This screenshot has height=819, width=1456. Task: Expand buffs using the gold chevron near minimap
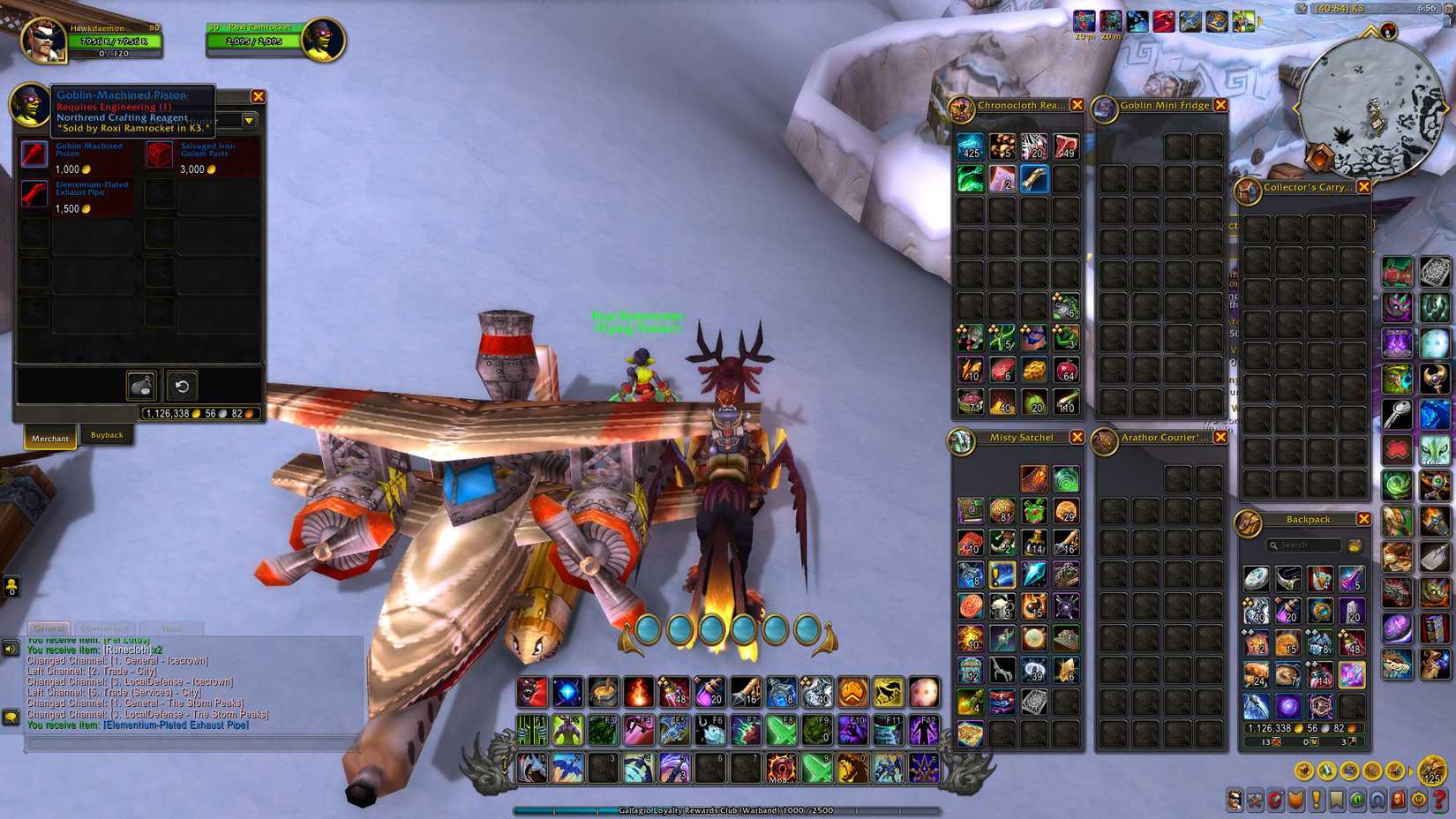point(1260,22)
